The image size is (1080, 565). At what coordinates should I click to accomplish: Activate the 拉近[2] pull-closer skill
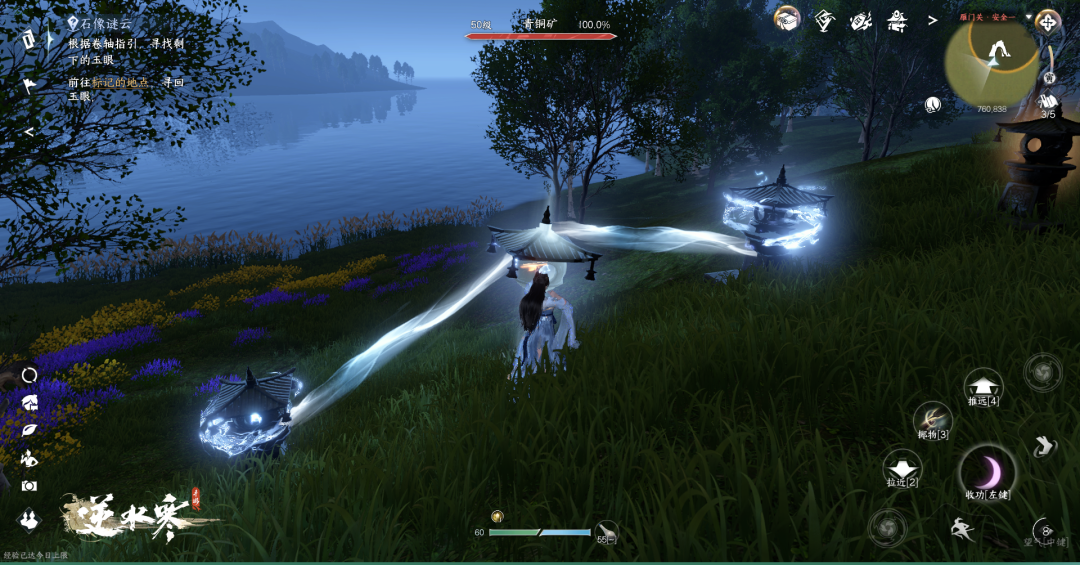point(901,467)
